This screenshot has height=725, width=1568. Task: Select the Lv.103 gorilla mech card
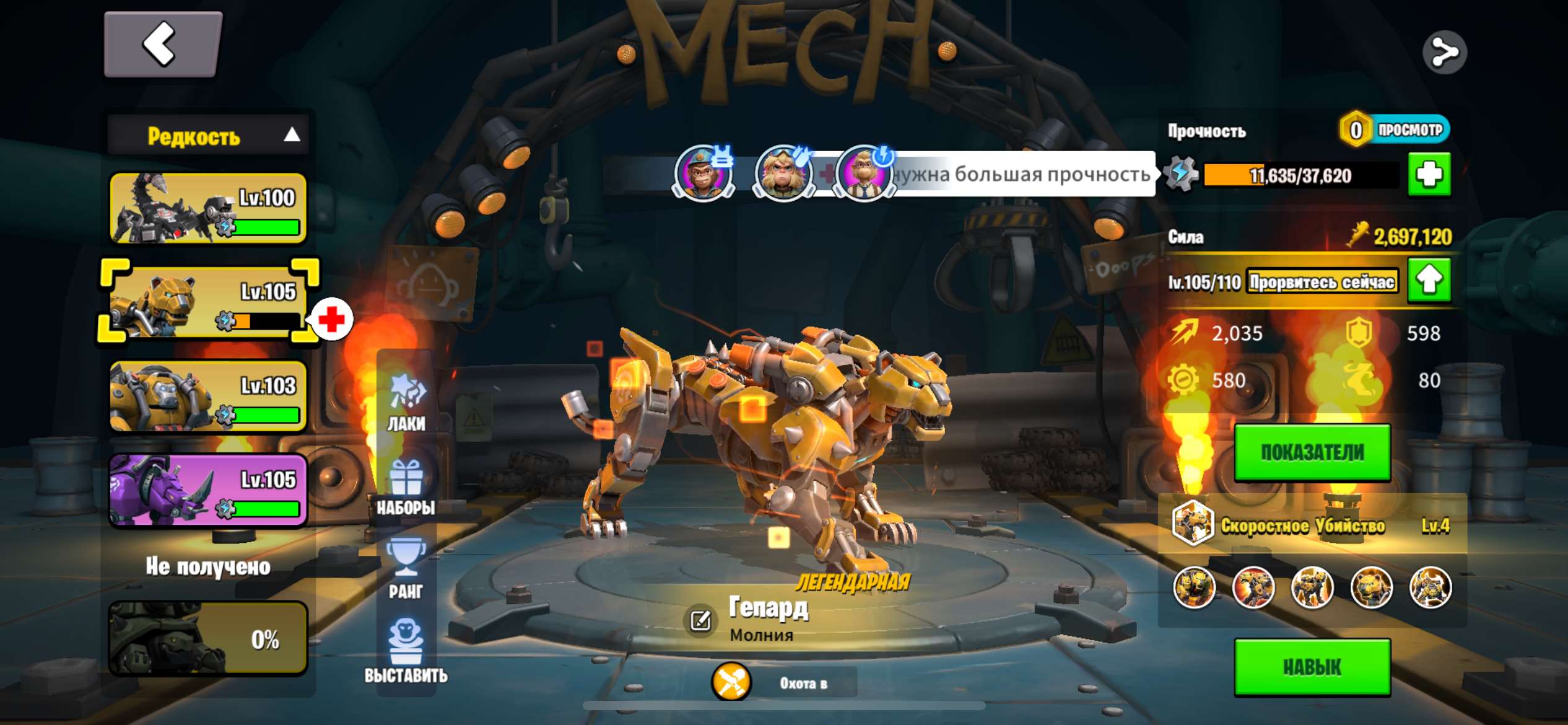tap(208, 397)
